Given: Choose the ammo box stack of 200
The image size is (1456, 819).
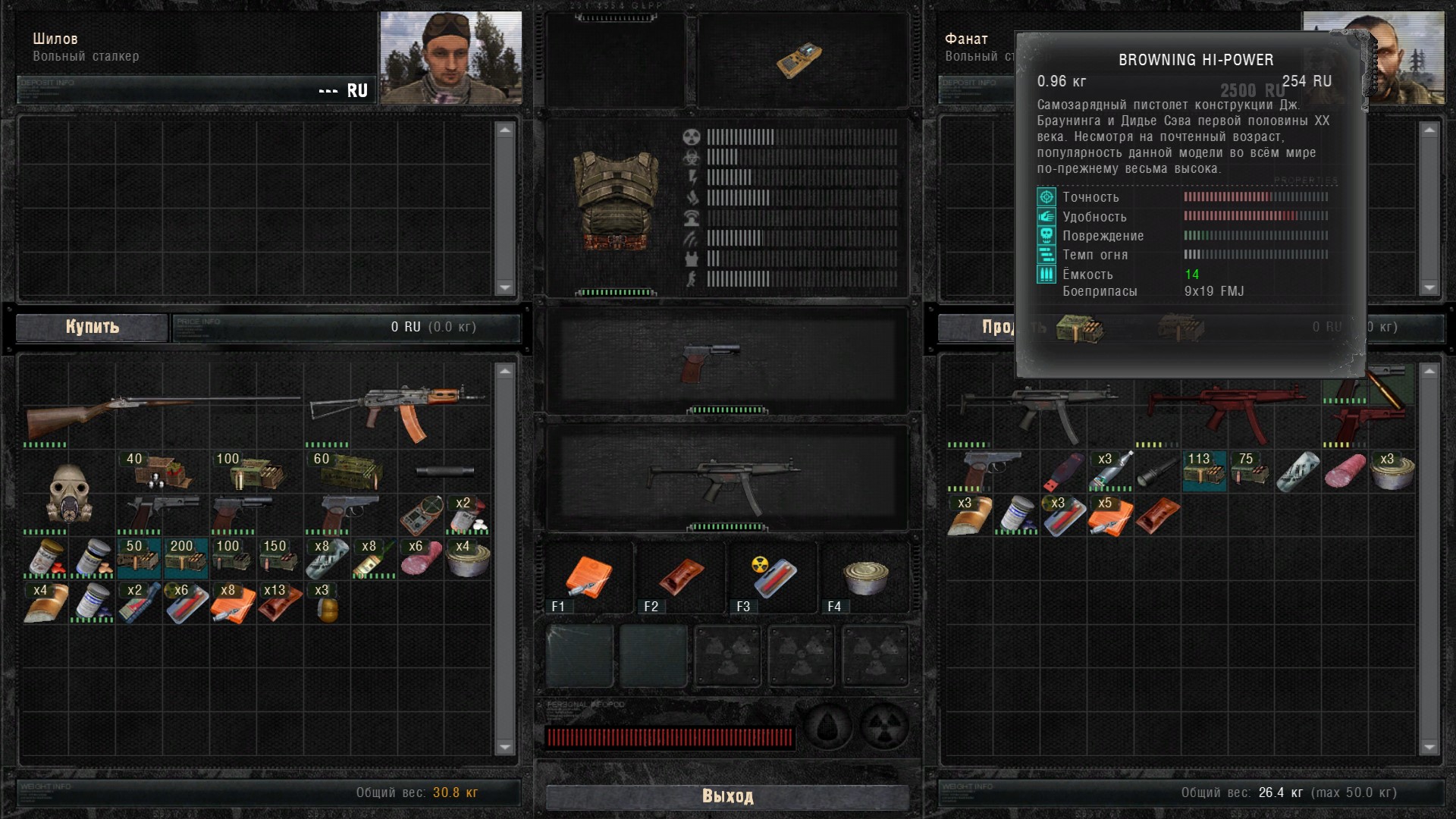Looking at the screenshot, I should (185, 558).
